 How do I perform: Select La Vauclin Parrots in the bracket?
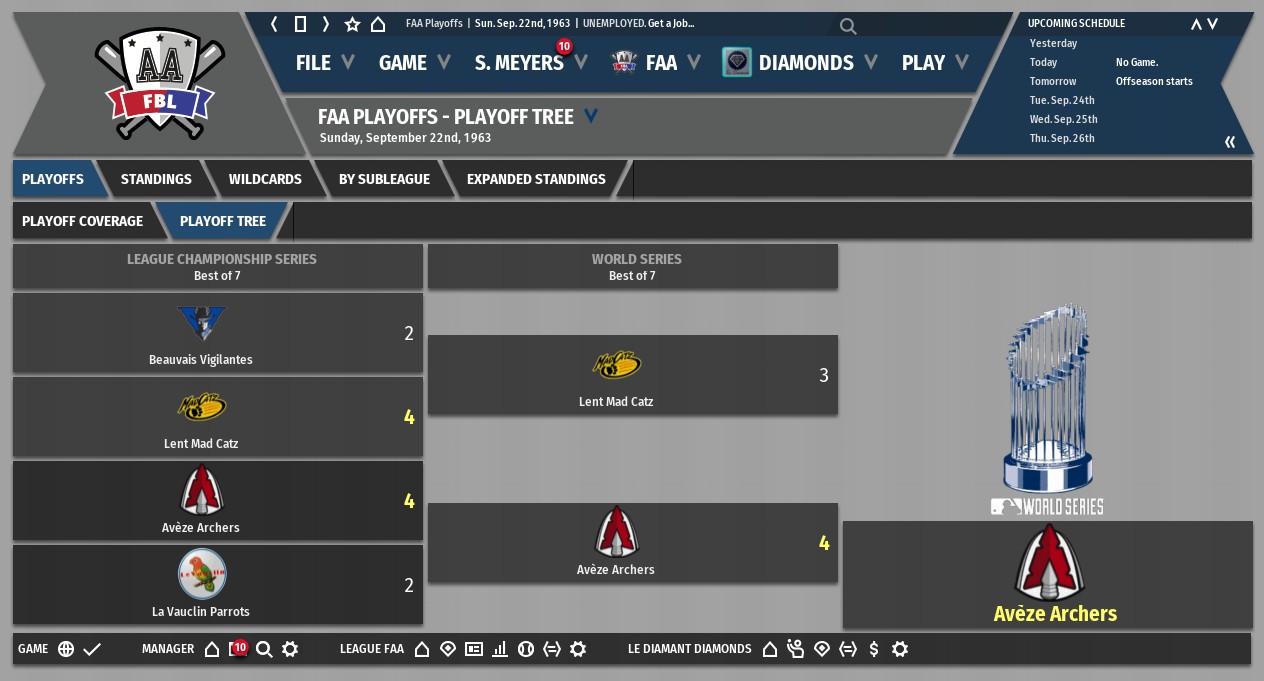coord(201,586)
